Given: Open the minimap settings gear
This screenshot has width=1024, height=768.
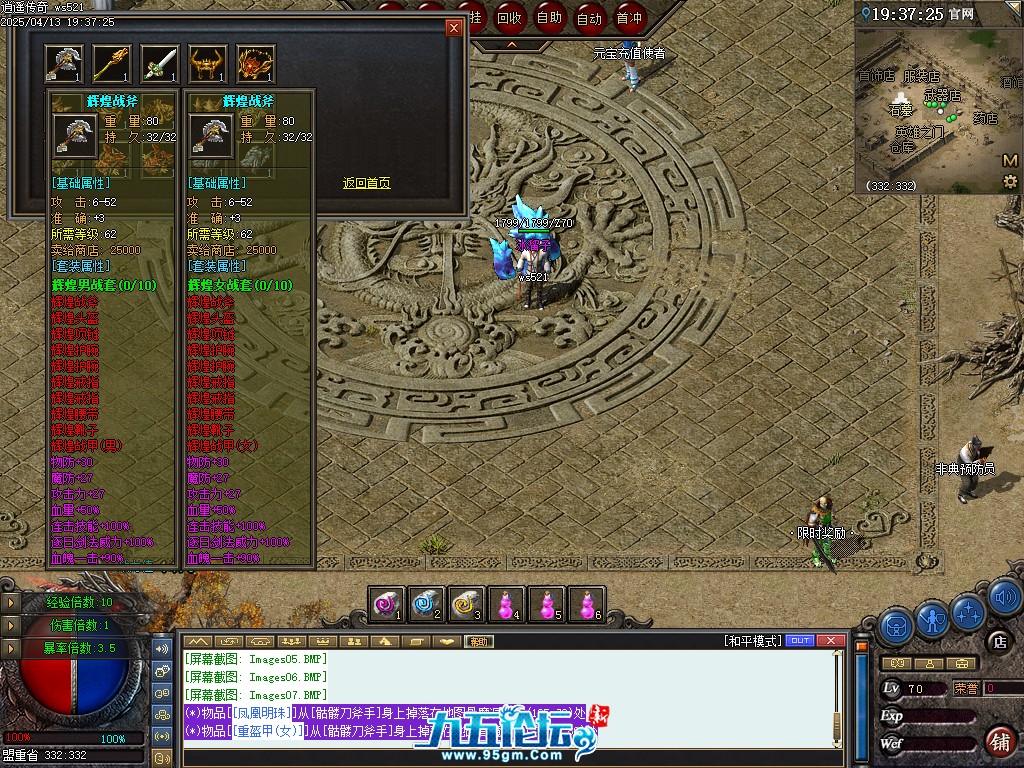Looking at the screenshot, I should click(1010, 181).
